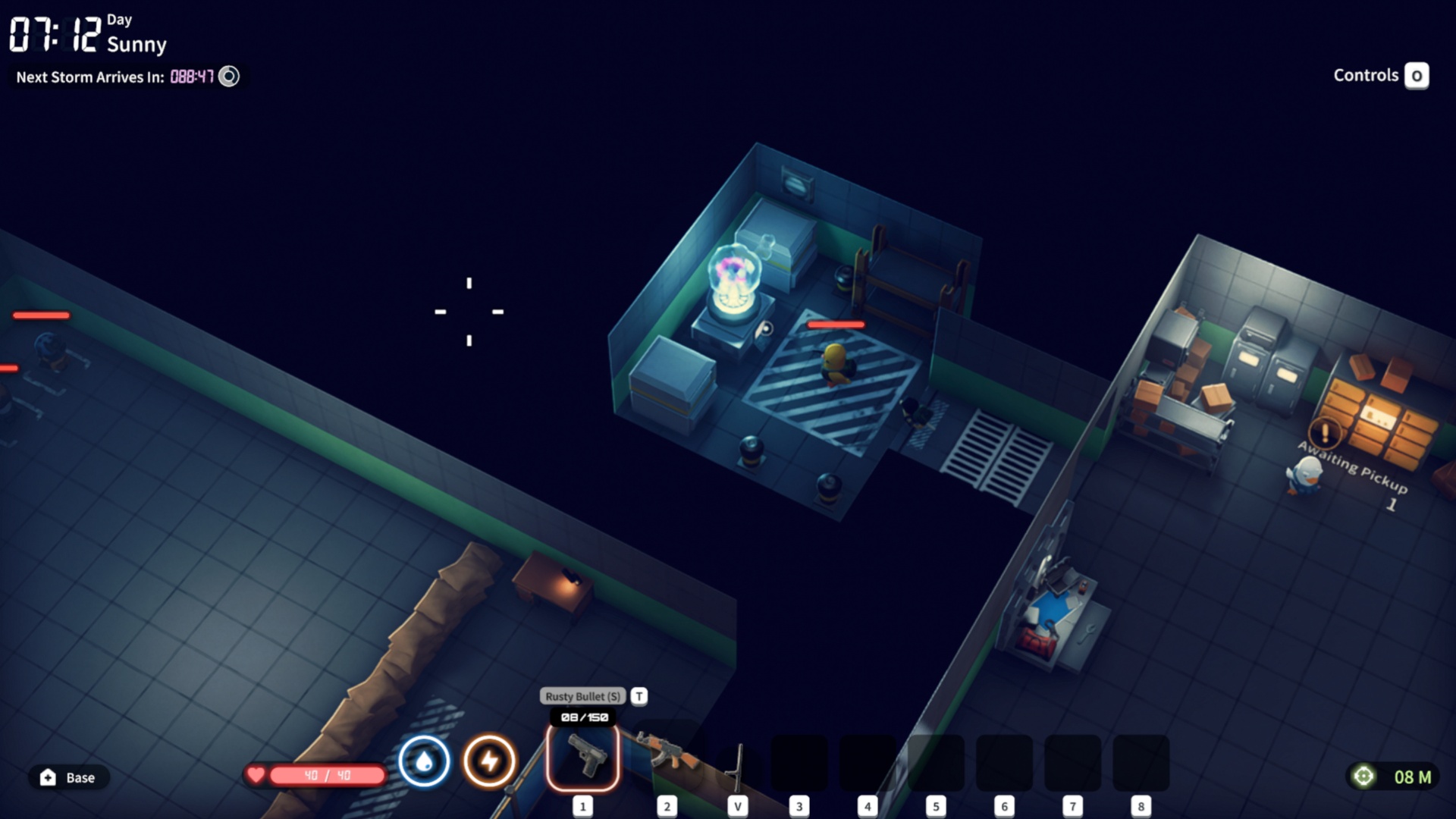
Task: Click the lightning bolt energy icon
Action: tap(490, 761)
